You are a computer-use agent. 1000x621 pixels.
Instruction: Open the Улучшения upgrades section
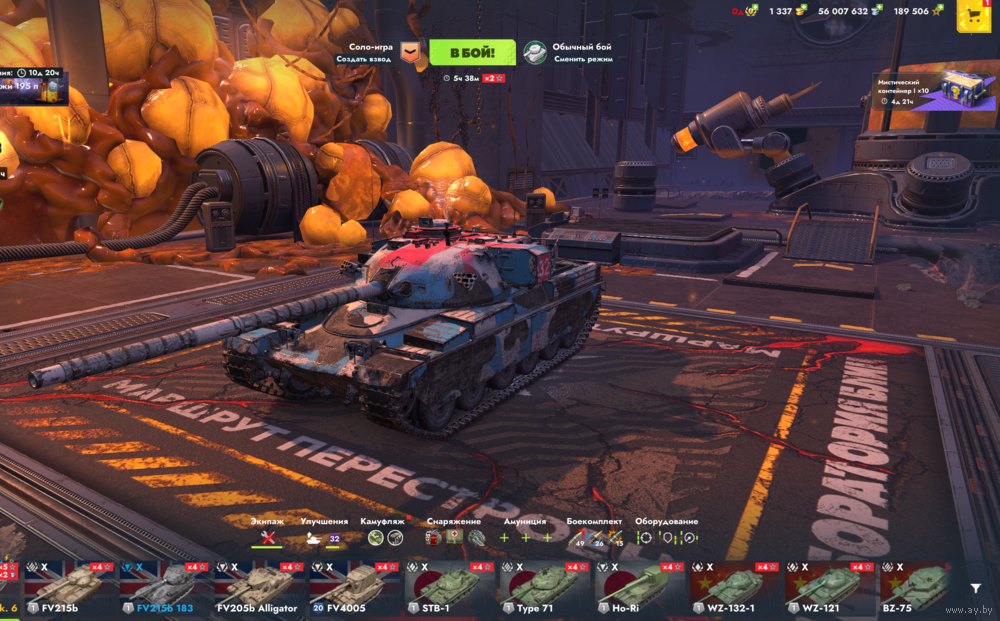pos(324,538)
